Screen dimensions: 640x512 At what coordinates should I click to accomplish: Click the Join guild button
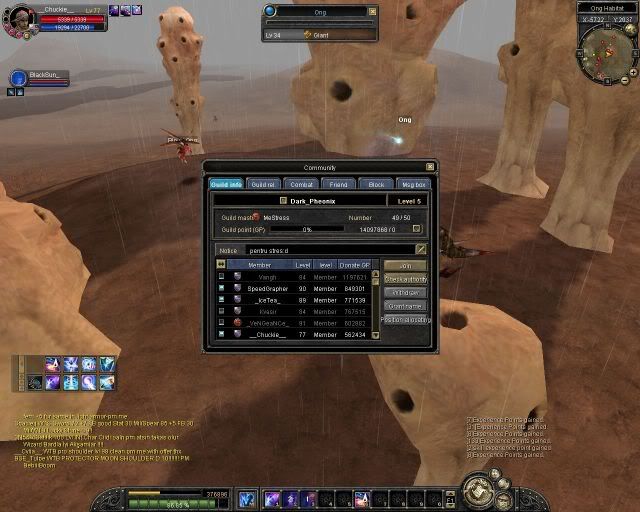(x=405, y=265)
